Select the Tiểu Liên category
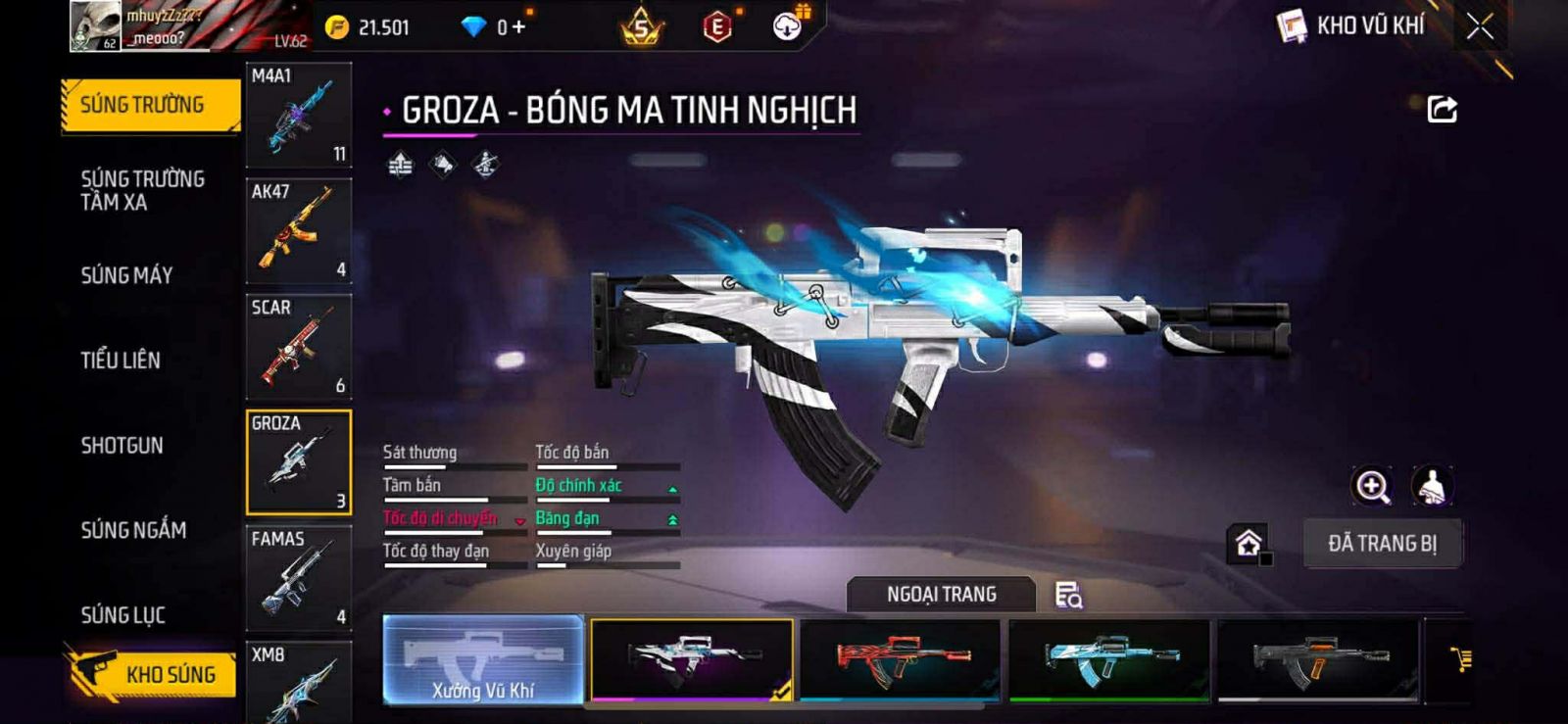1568x724 pixels. (121, 360)
